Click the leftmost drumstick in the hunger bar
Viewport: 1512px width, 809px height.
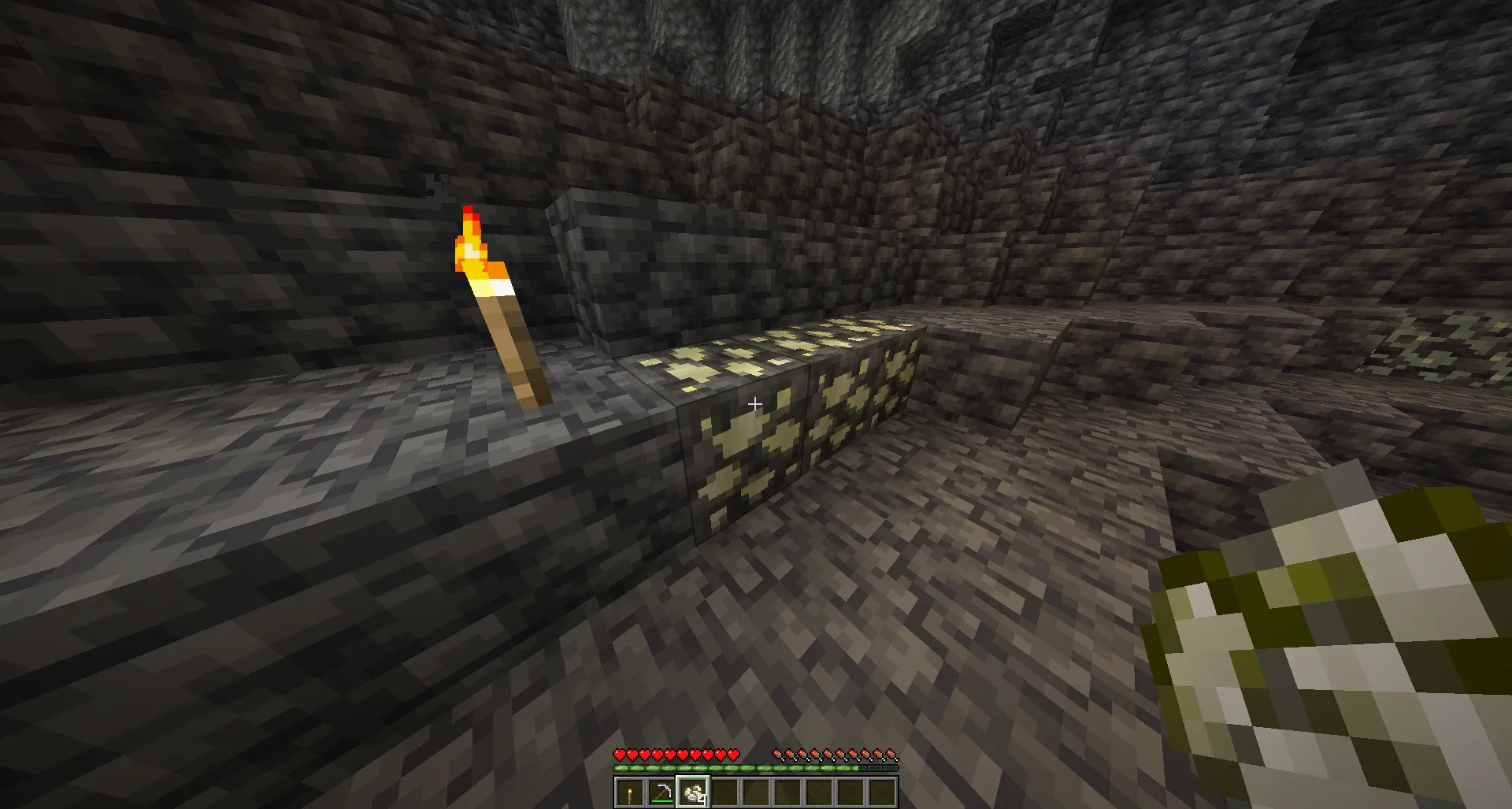click(776, 755)
